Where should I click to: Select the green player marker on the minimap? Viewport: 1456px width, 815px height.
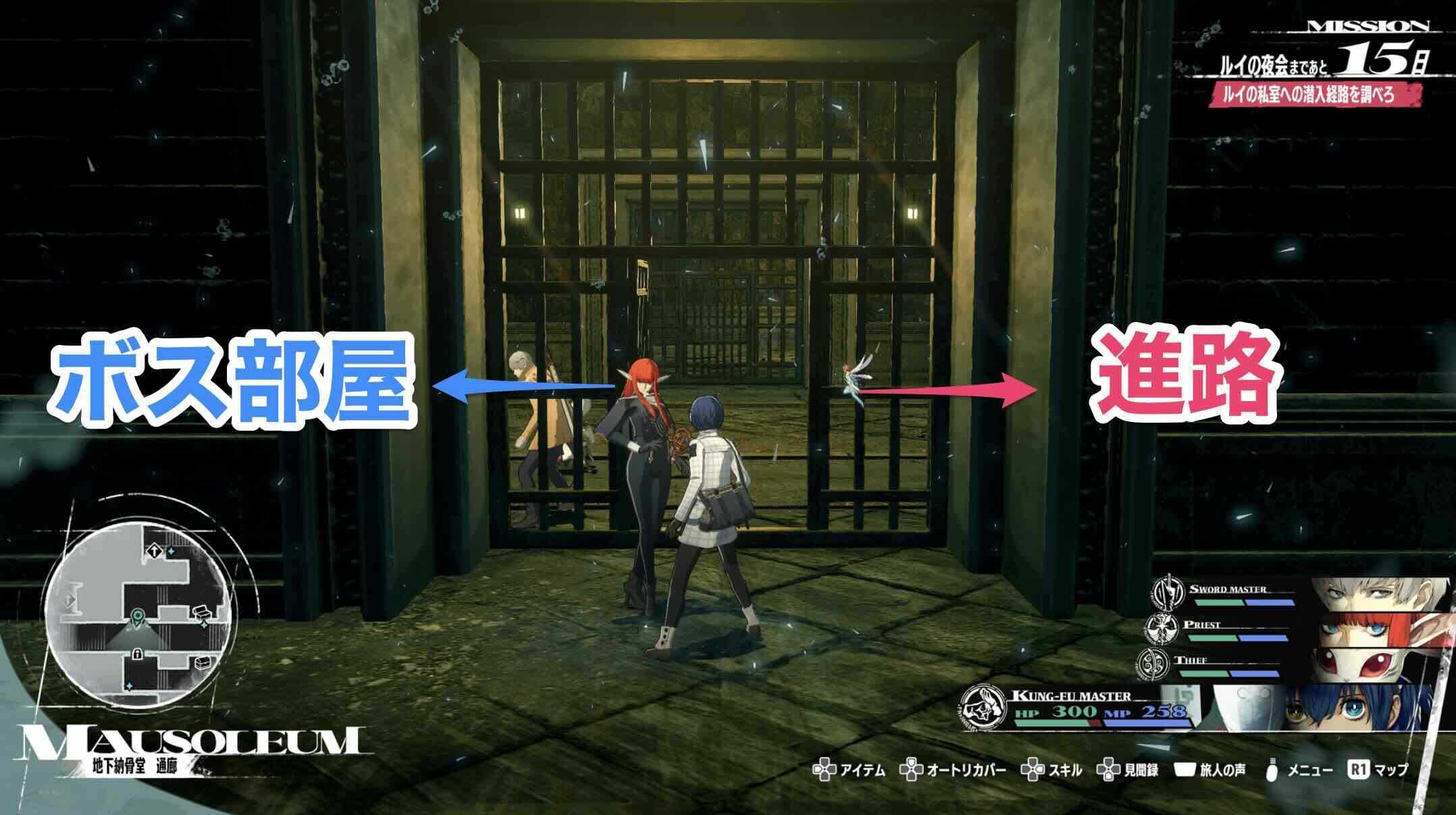click(138, 615)
